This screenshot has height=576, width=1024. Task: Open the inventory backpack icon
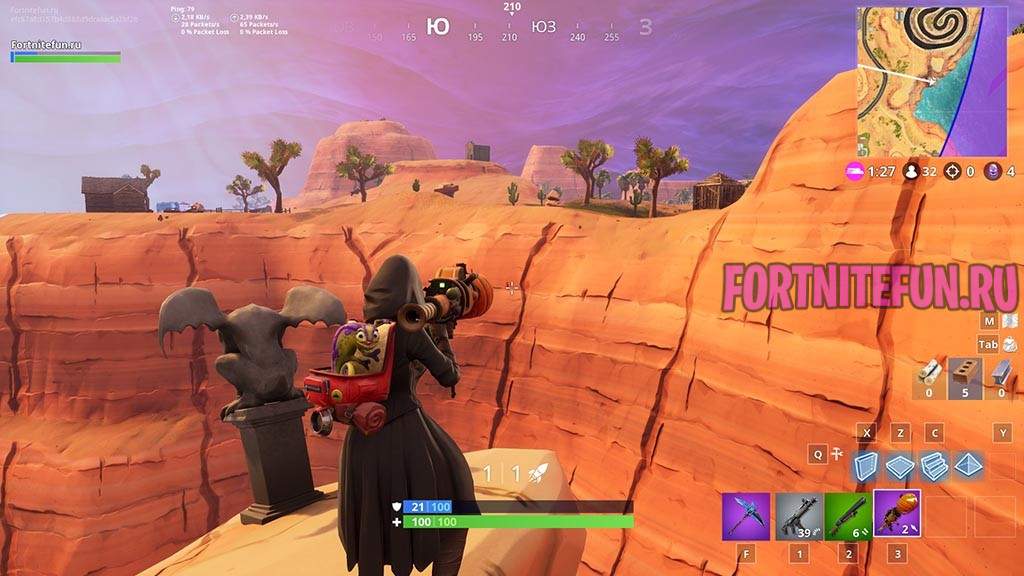coord(1010,344)
